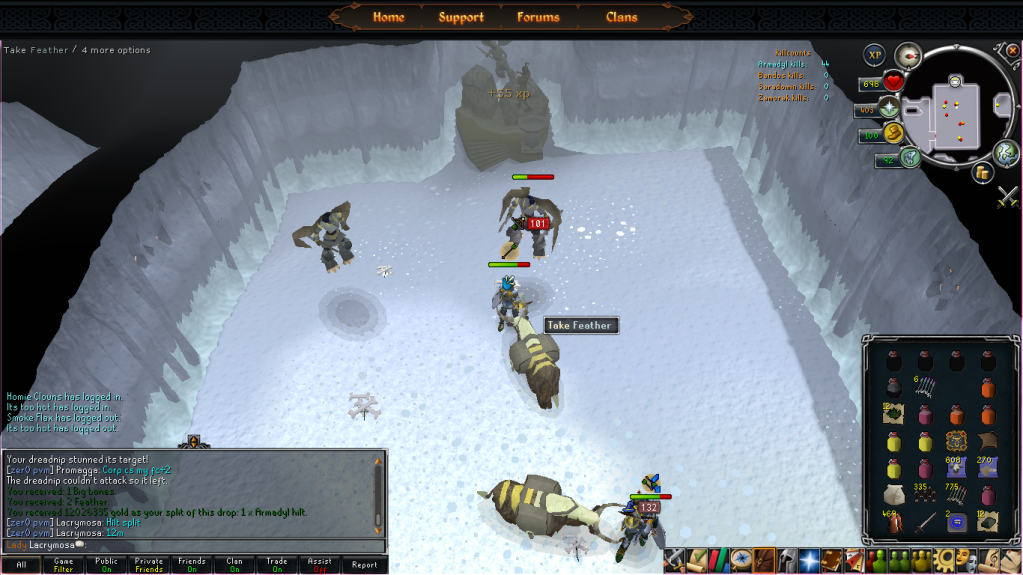Toggle the Clan chat filter

[235, 565]
